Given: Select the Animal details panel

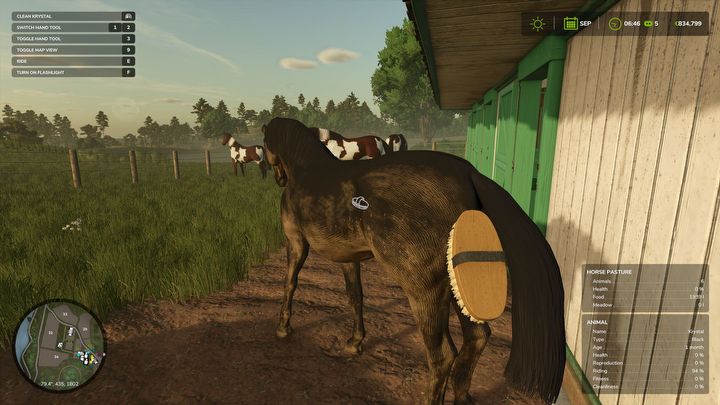Looking at the screenshot, I should [x=645, y=353].
